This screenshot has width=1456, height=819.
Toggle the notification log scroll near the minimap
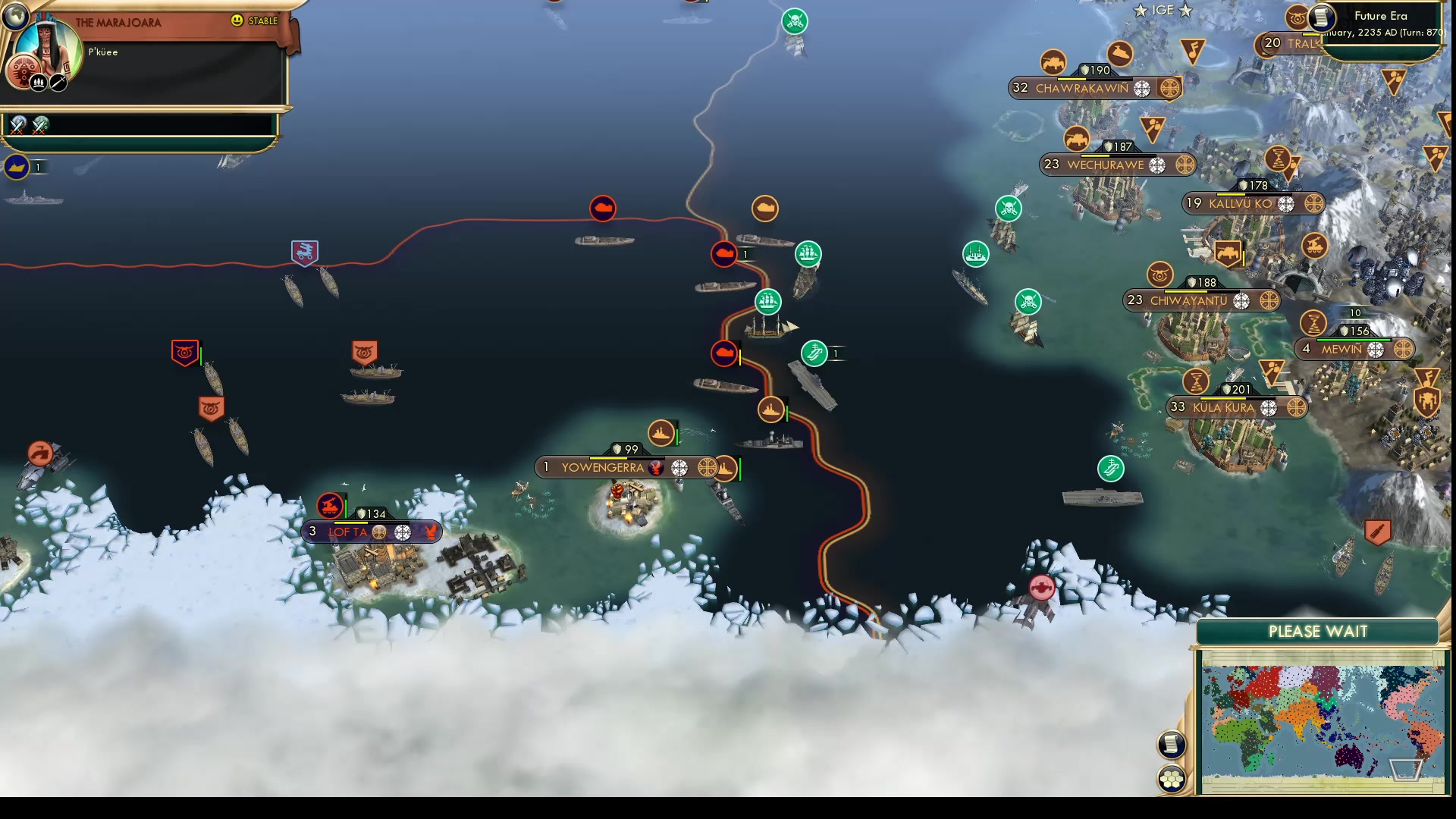tap(1171, 745)
